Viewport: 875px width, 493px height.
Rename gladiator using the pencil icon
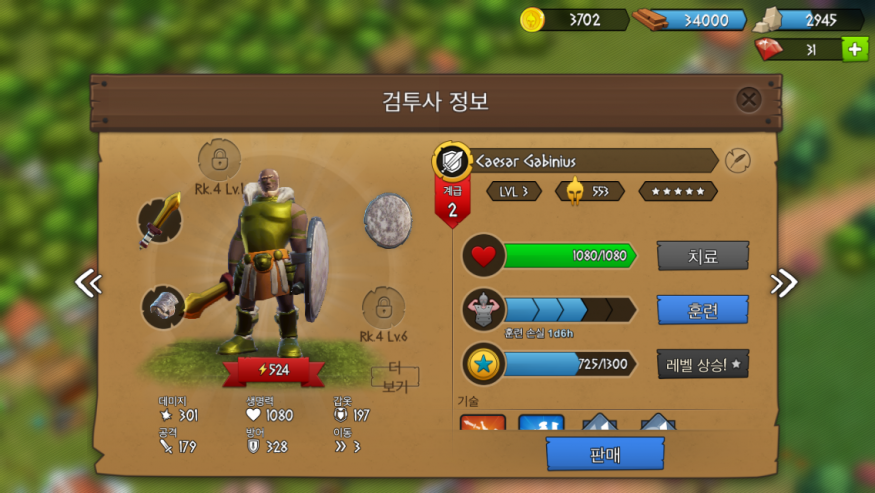(738, 160)
